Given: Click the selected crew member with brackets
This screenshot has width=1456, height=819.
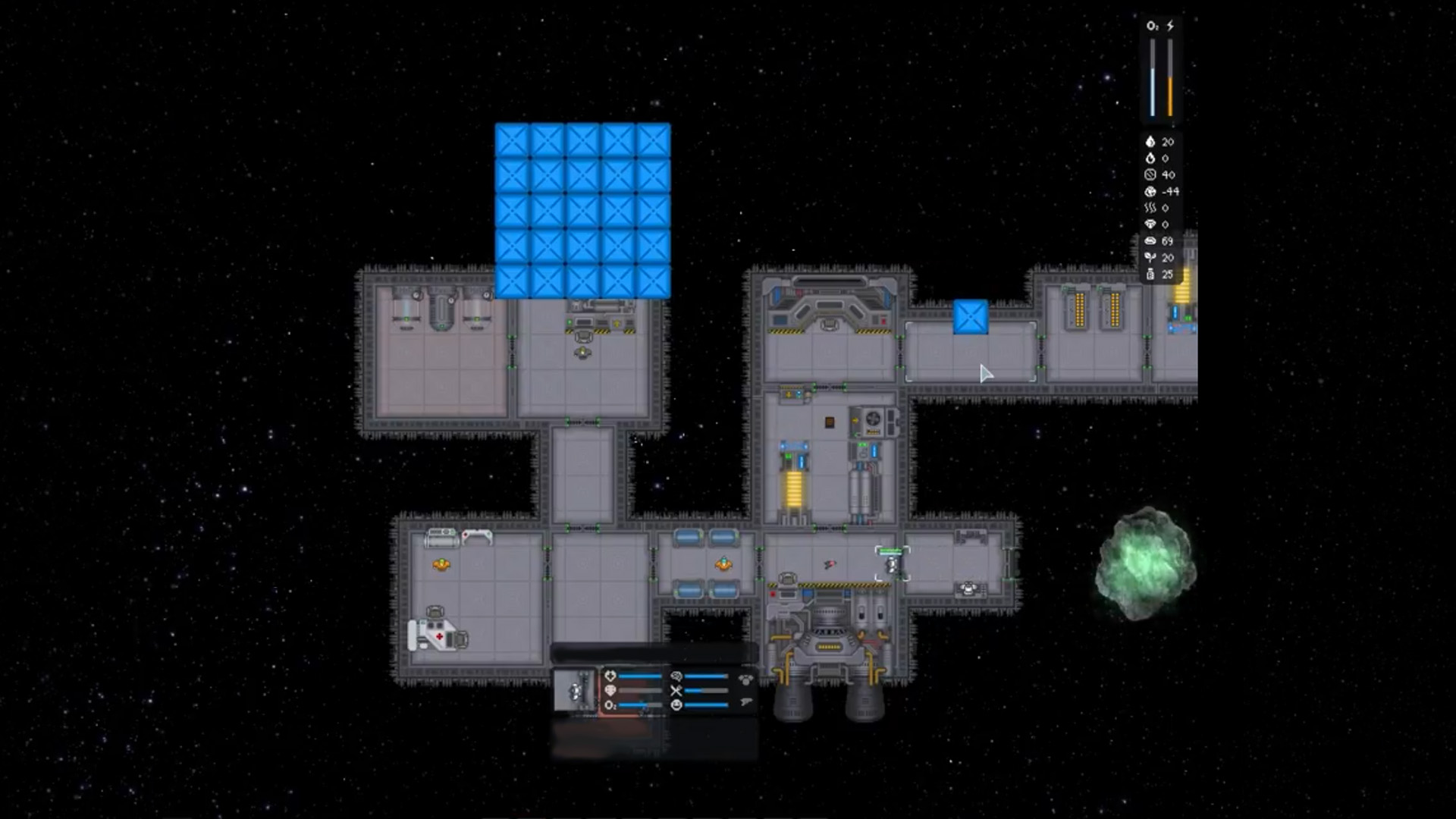Looking at the screenshot, I should pos(893,565).
